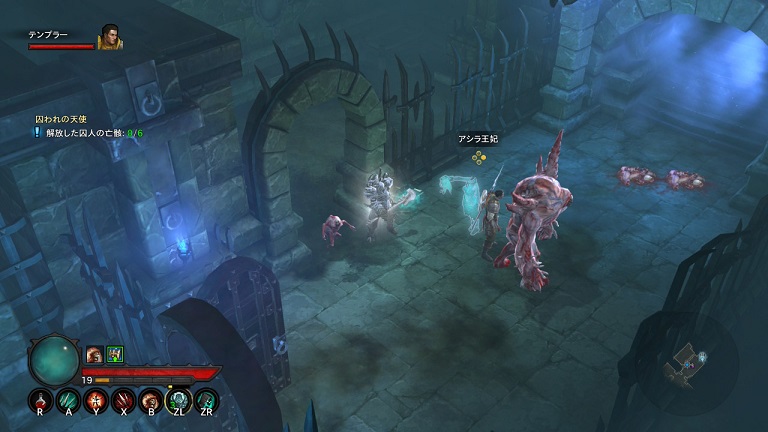
Task: Use the roaring warrior face skill
Action: pos(151,401)
